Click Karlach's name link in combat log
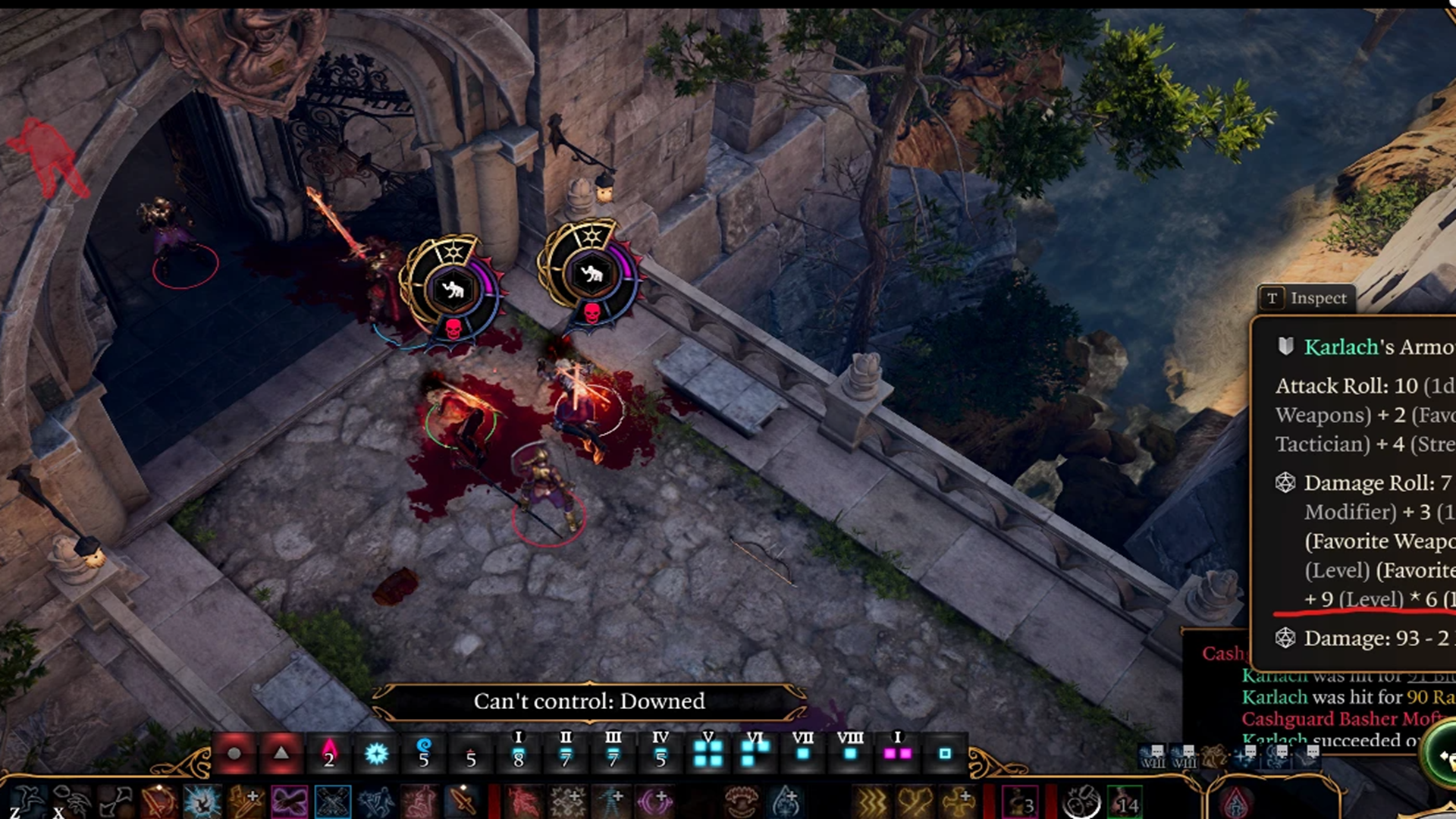Viewport: 1456px width, 819px height. tap(1274, 697)
